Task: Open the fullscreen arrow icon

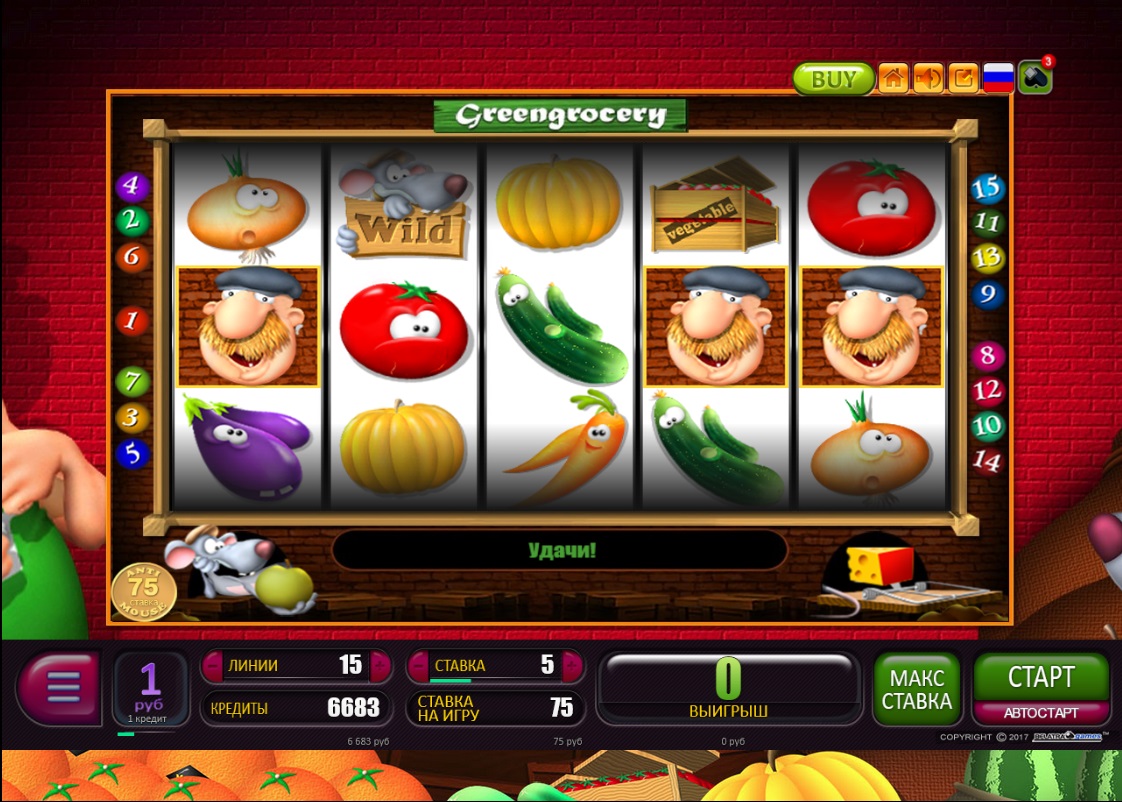Action: (x=963, y=79)
